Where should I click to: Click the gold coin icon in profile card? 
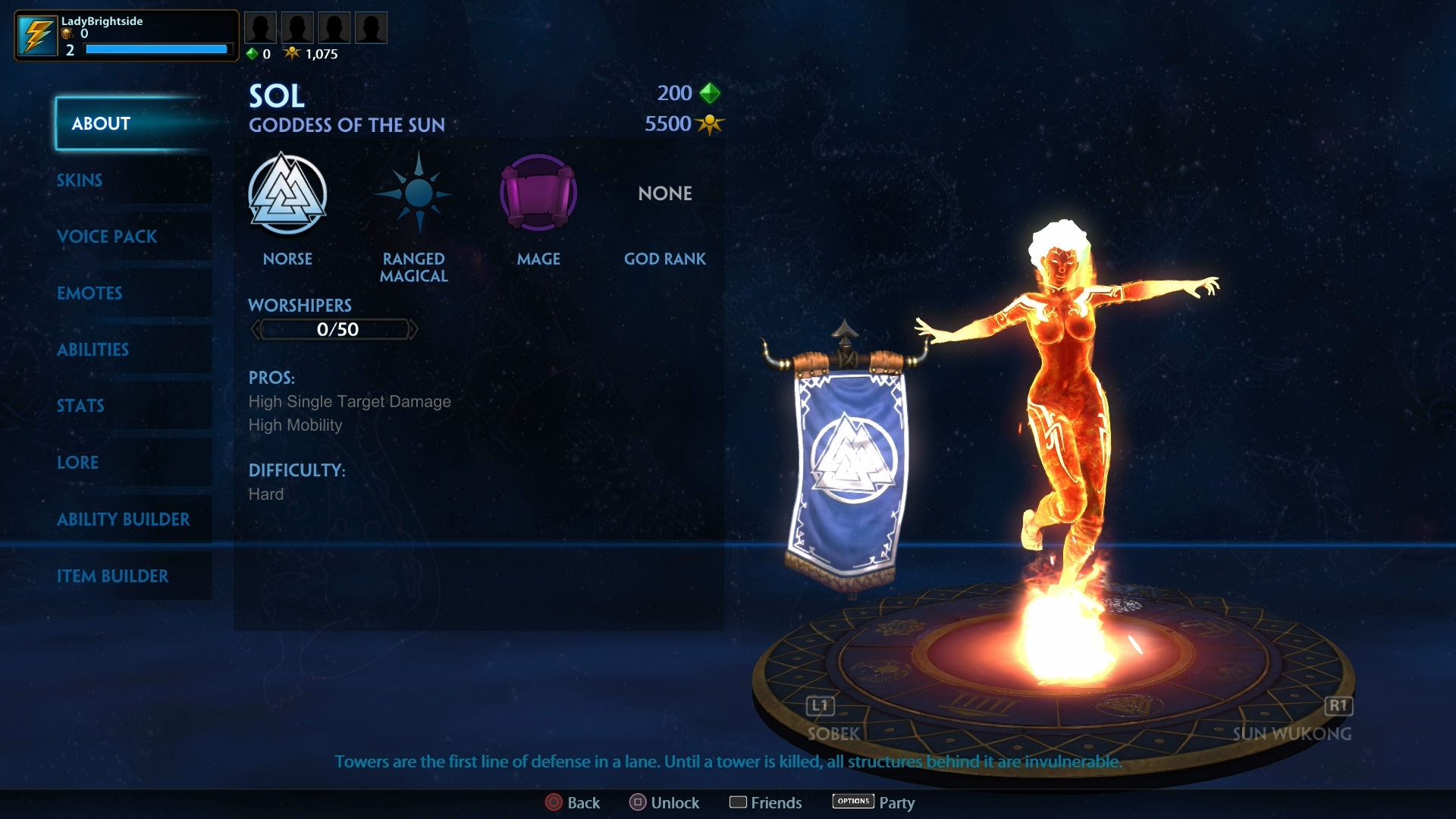(67, 34)
